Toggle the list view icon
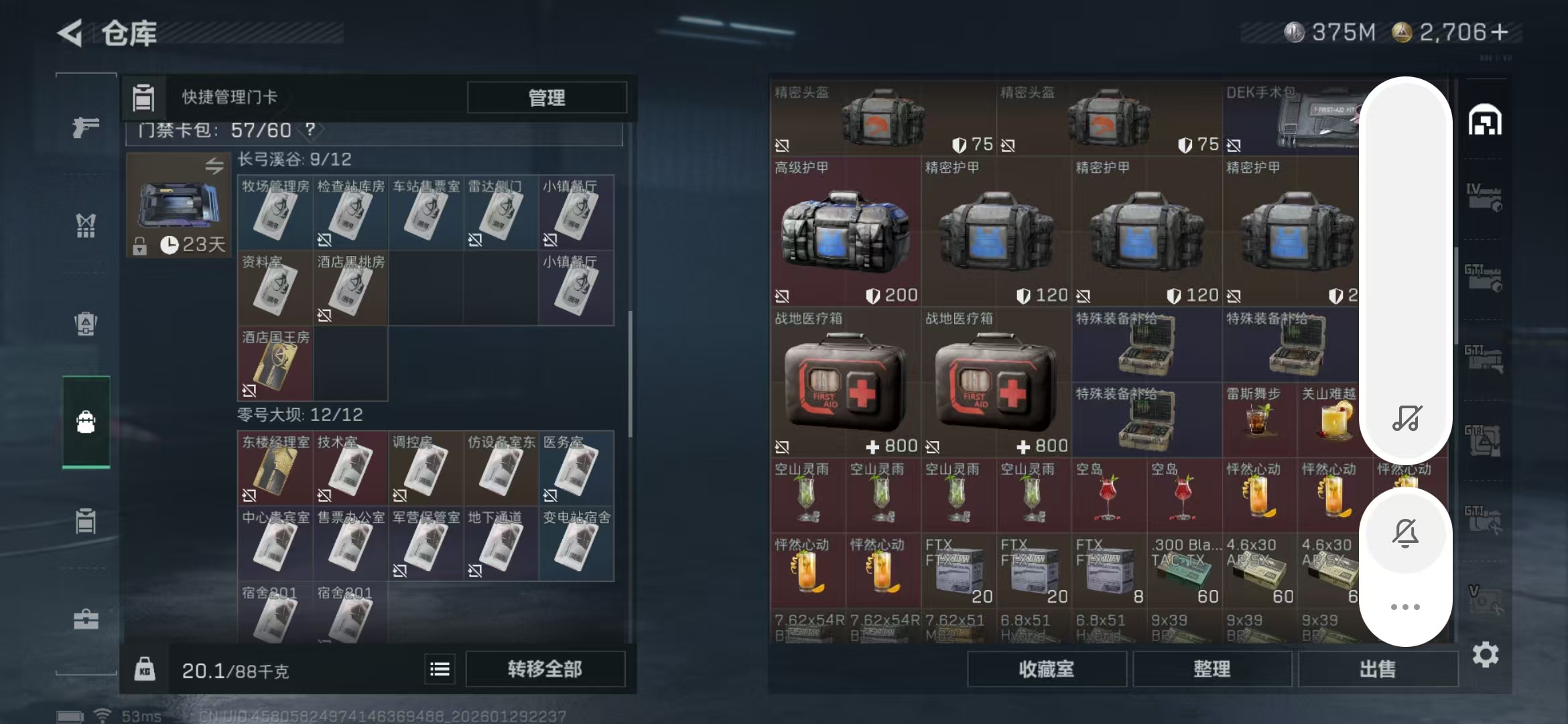The image size is (1568, 724). (x=440, y=669)
